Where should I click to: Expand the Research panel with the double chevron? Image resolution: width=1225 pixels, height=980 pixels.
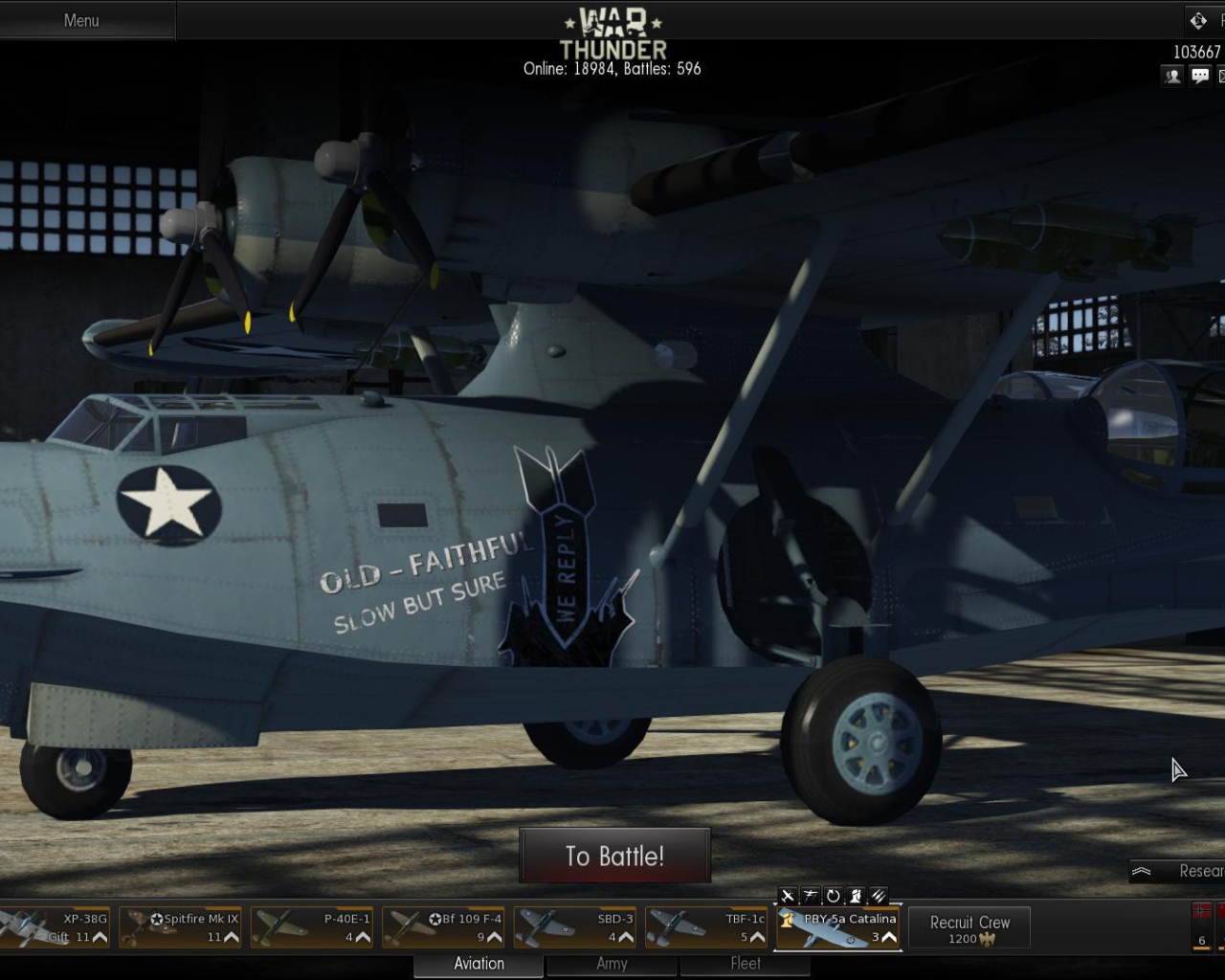1142,871
